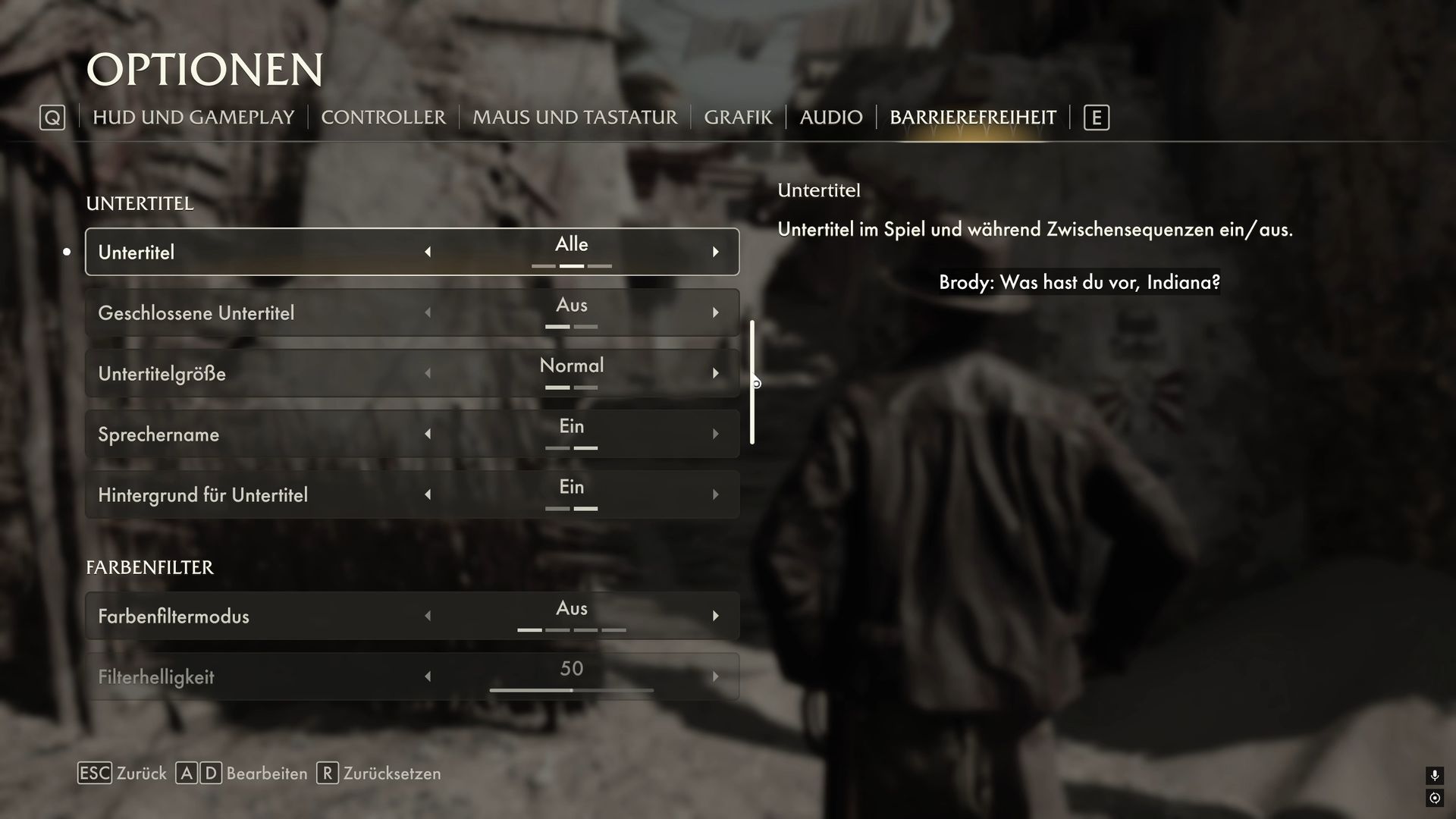Open the Controller settings tab

383,118
